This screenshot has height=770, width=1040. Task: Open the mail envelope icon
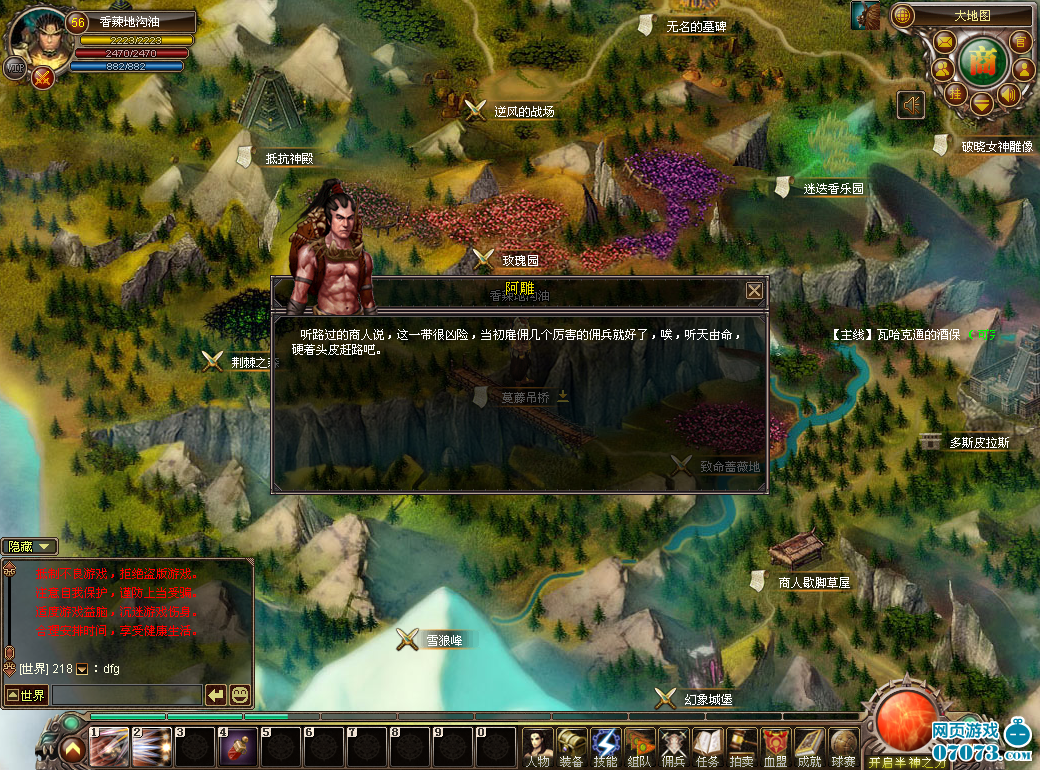(x=943, y=41)
